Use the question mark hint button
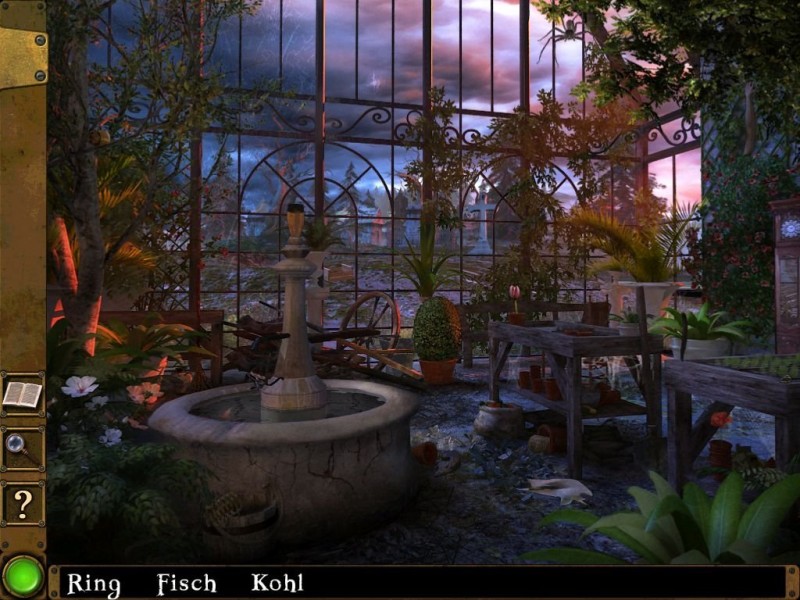 click(22, 503)
